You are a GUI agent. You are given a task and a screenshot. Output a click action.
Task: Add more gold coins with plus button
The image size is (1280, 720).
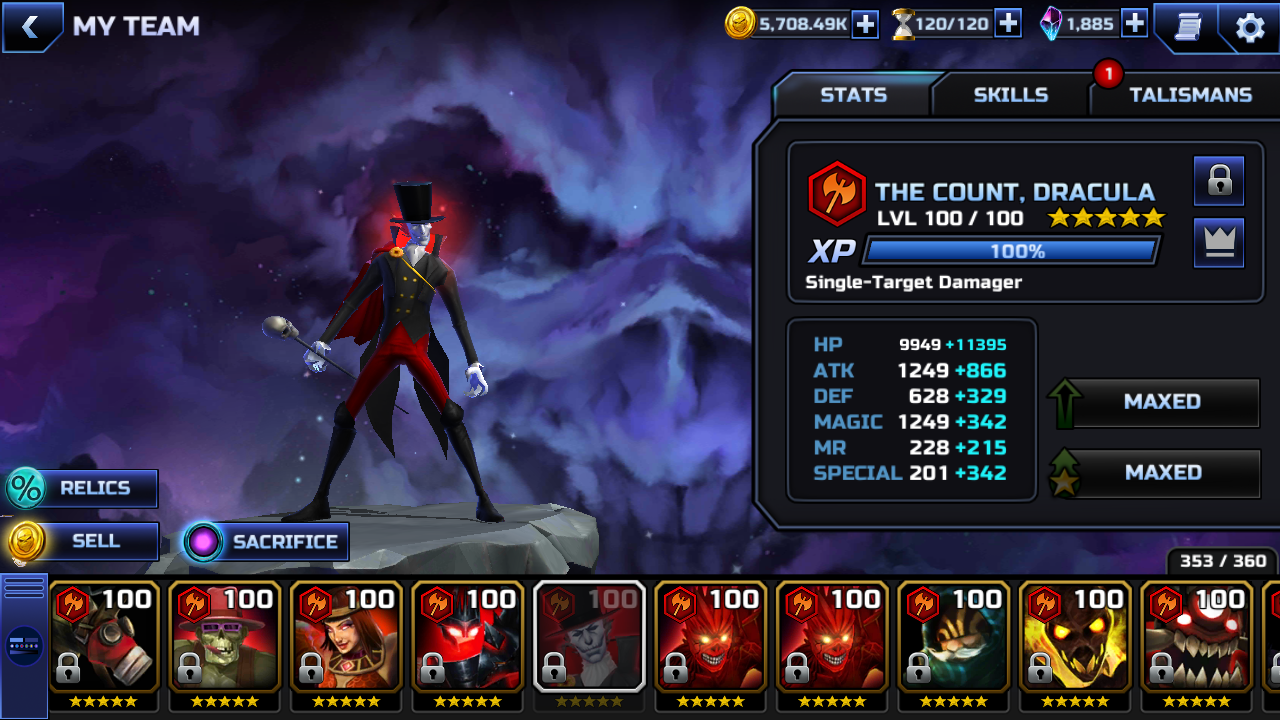865,24
